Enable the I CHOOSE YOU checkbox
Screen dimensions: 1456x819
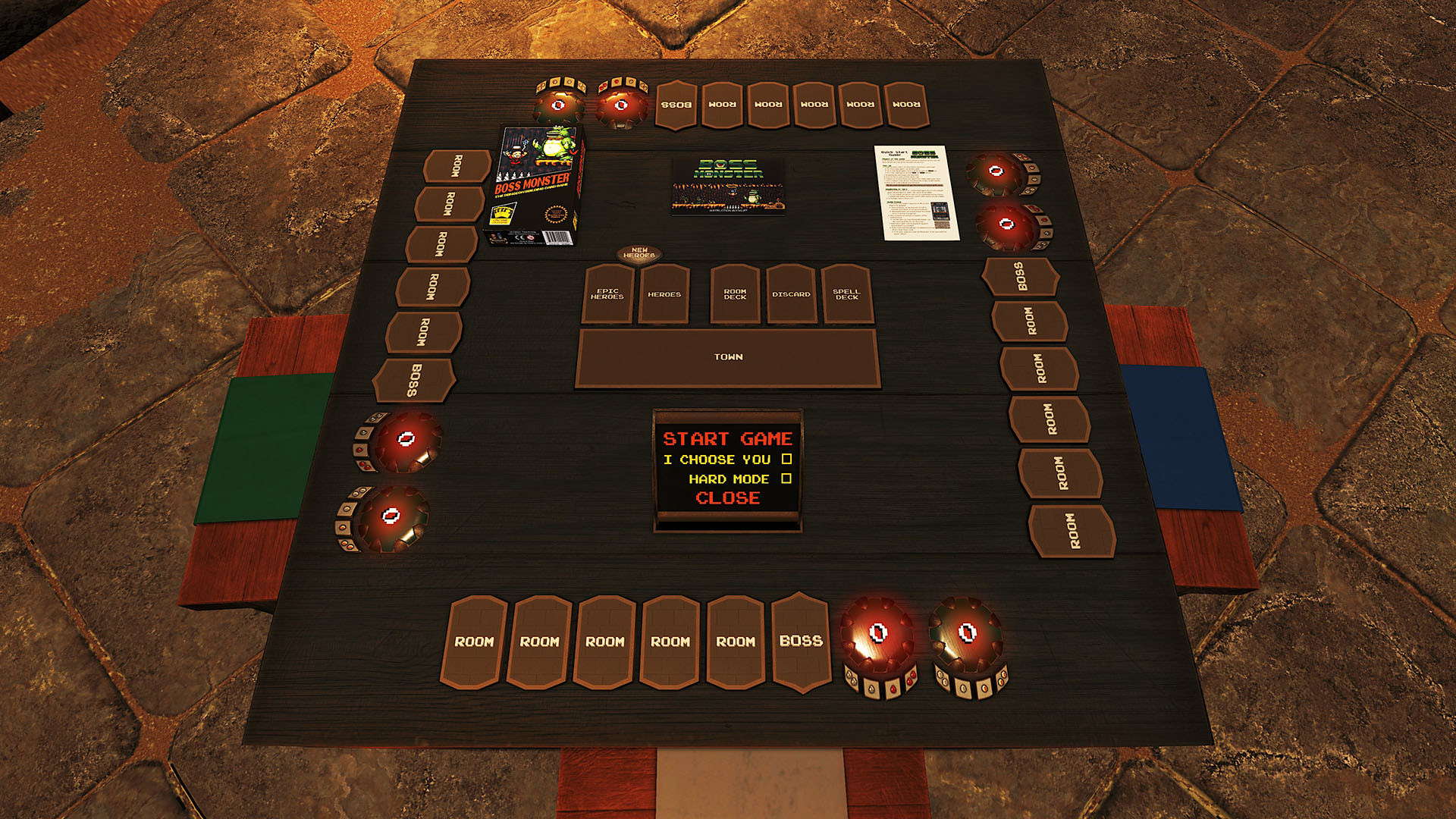(x=789, y=459)
